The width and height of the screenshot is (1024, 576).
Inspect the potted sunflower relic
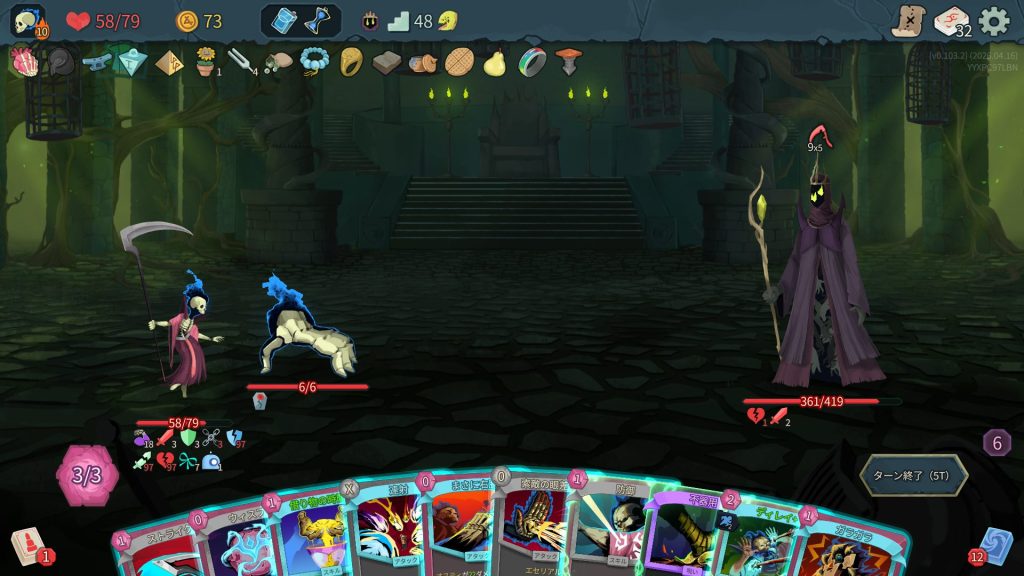(206, 62)
